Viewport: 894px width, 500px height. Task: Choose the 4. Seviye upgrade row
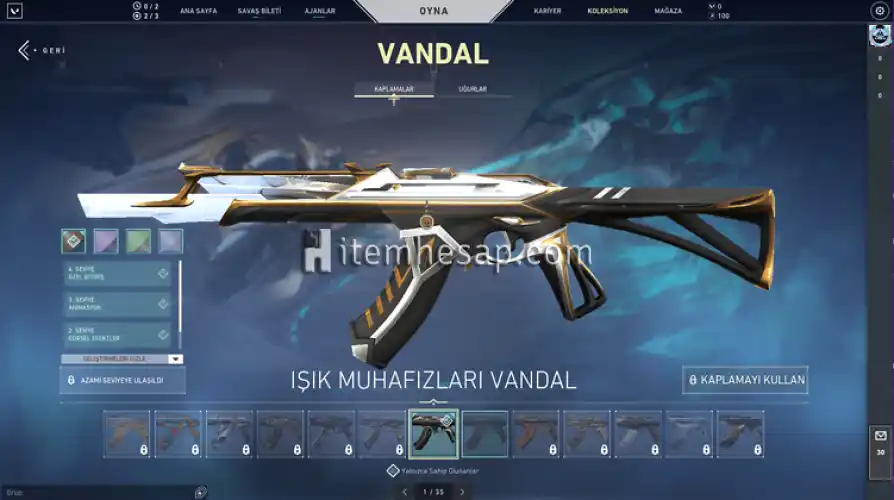118,273
